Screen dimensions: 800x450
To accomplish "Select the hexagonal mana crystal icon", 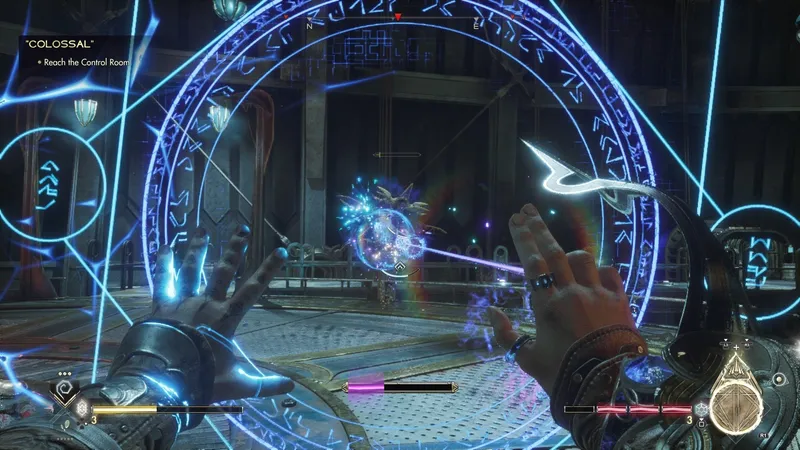I will [x=702, y=409].
